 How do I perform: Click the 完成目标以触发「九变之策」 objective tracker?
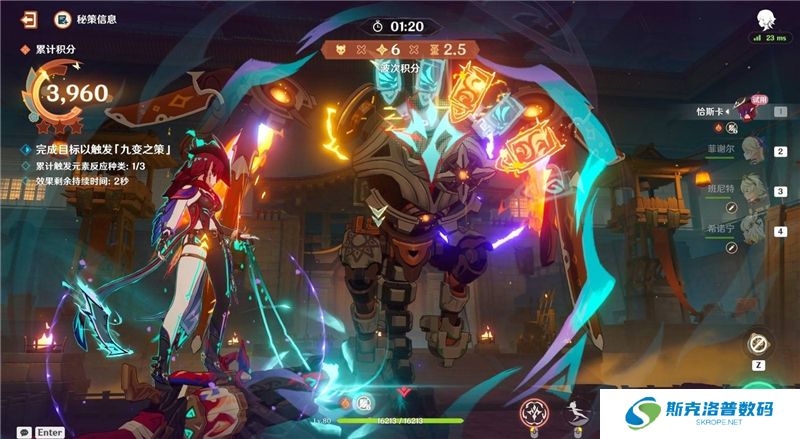click(x=97, y=149)
